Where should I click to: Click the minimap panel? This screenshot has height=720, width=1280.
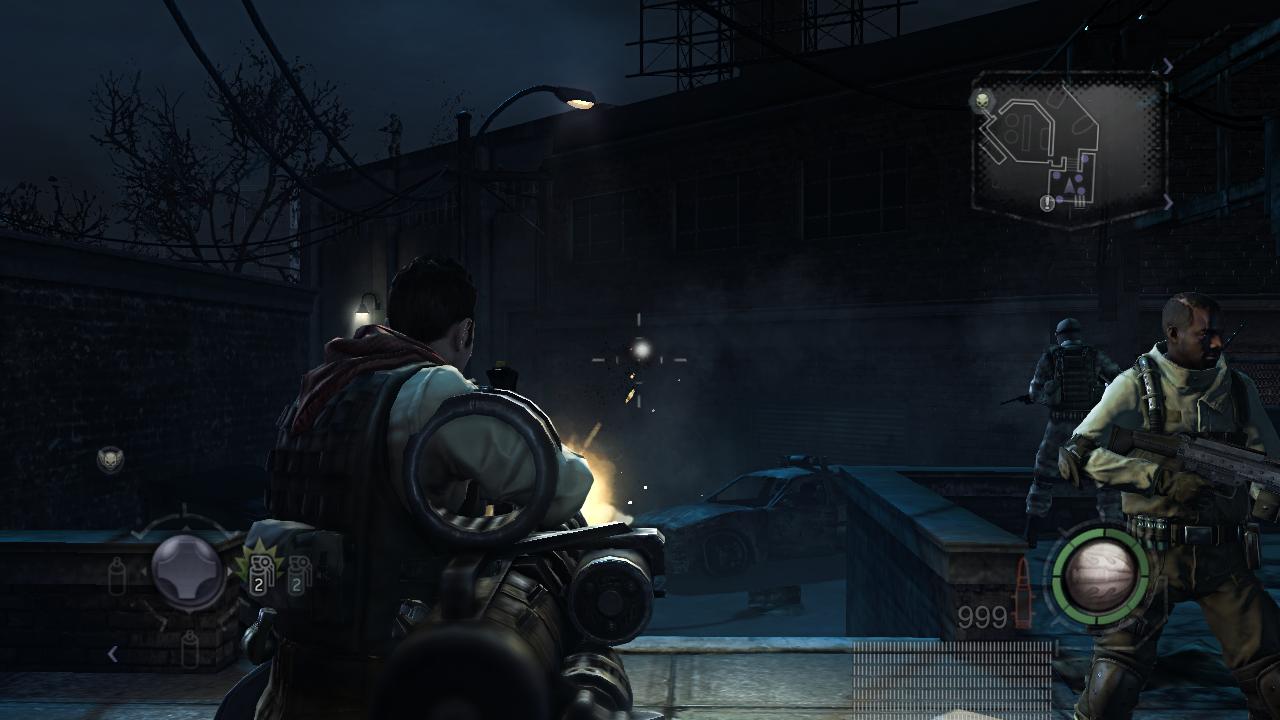1068,150
